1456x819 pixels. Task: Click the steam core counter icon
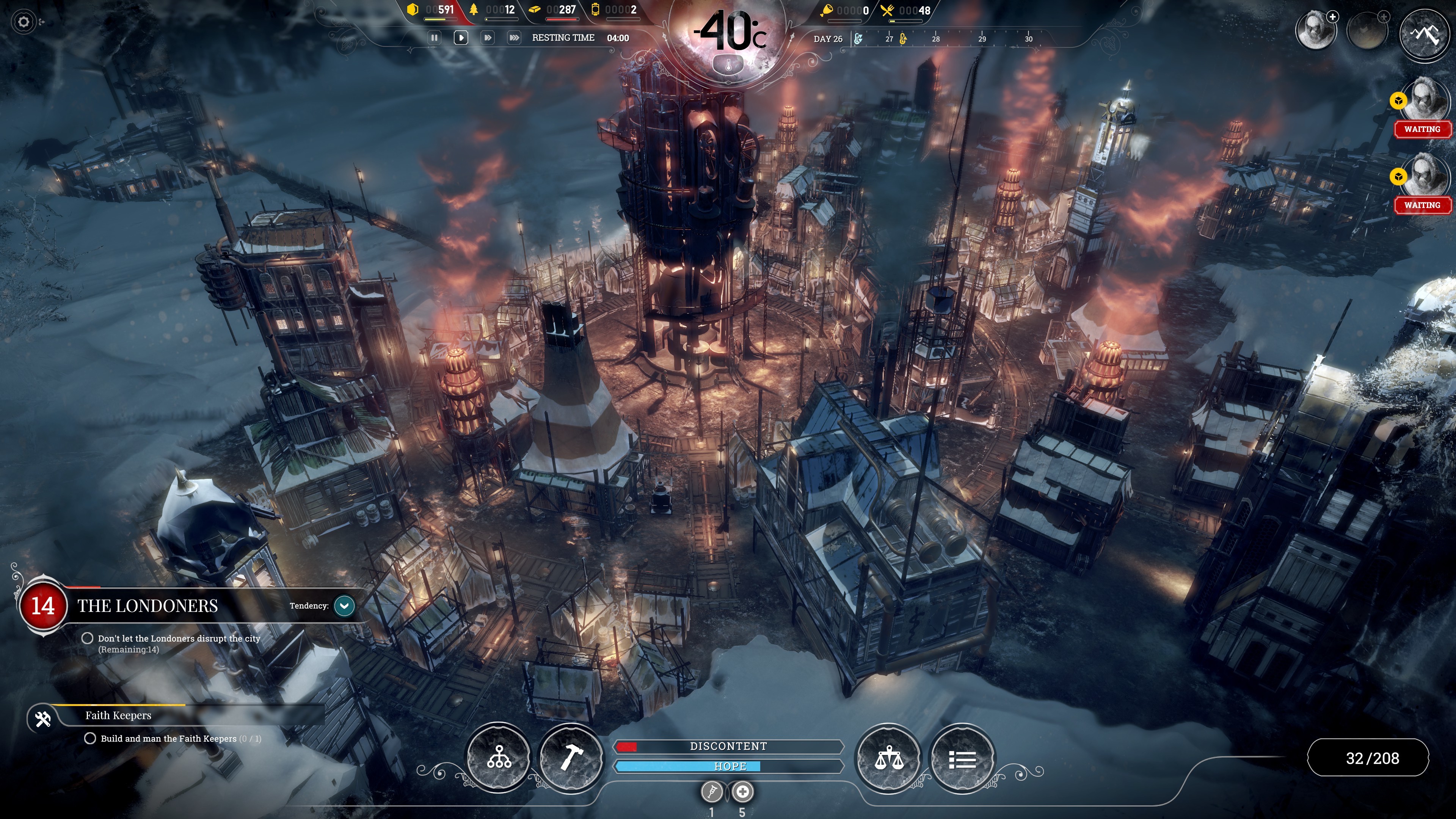(x=595, y=9)
